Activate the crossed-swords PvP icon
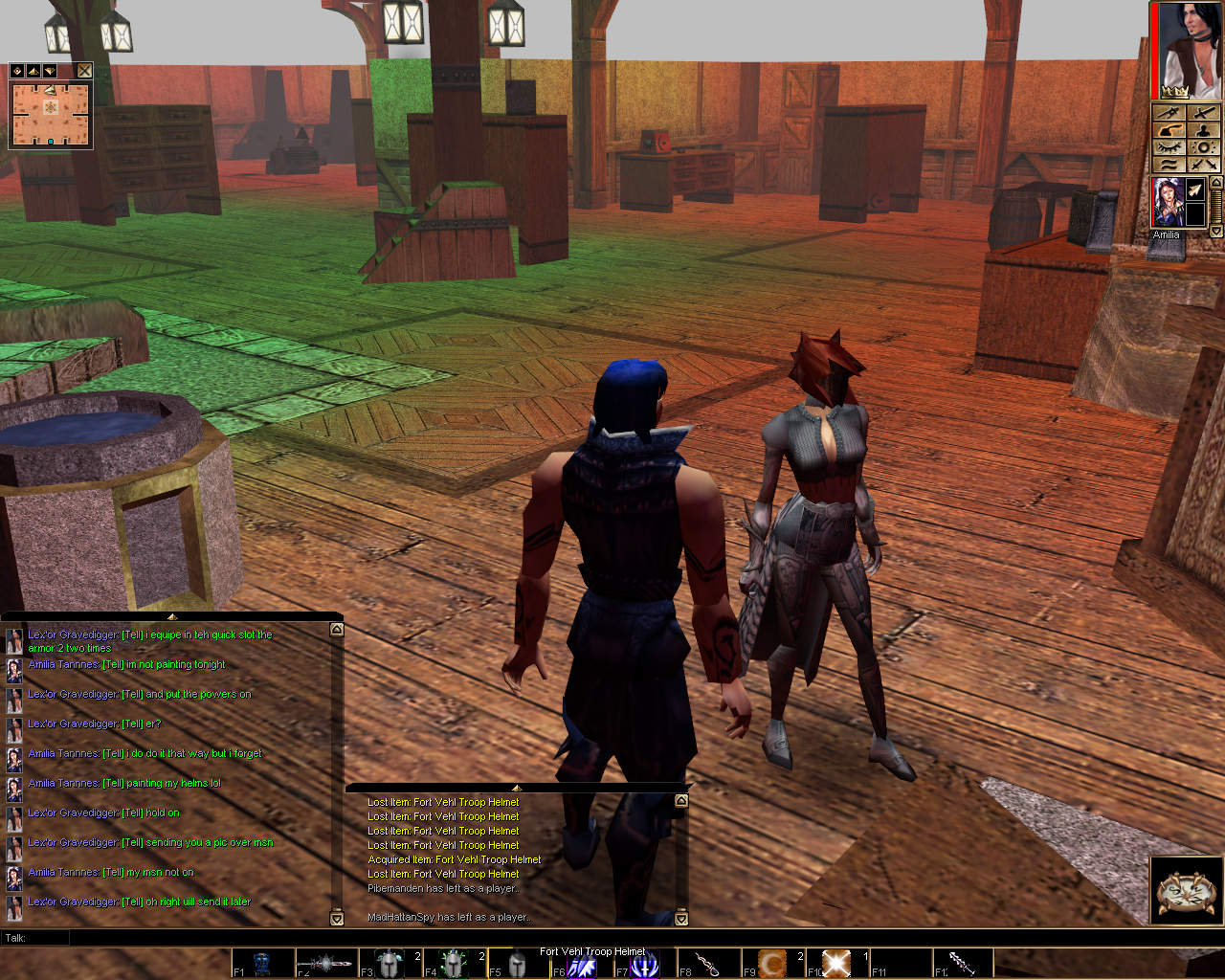Screen dimensions: 1225x980 click(1203, 165)
